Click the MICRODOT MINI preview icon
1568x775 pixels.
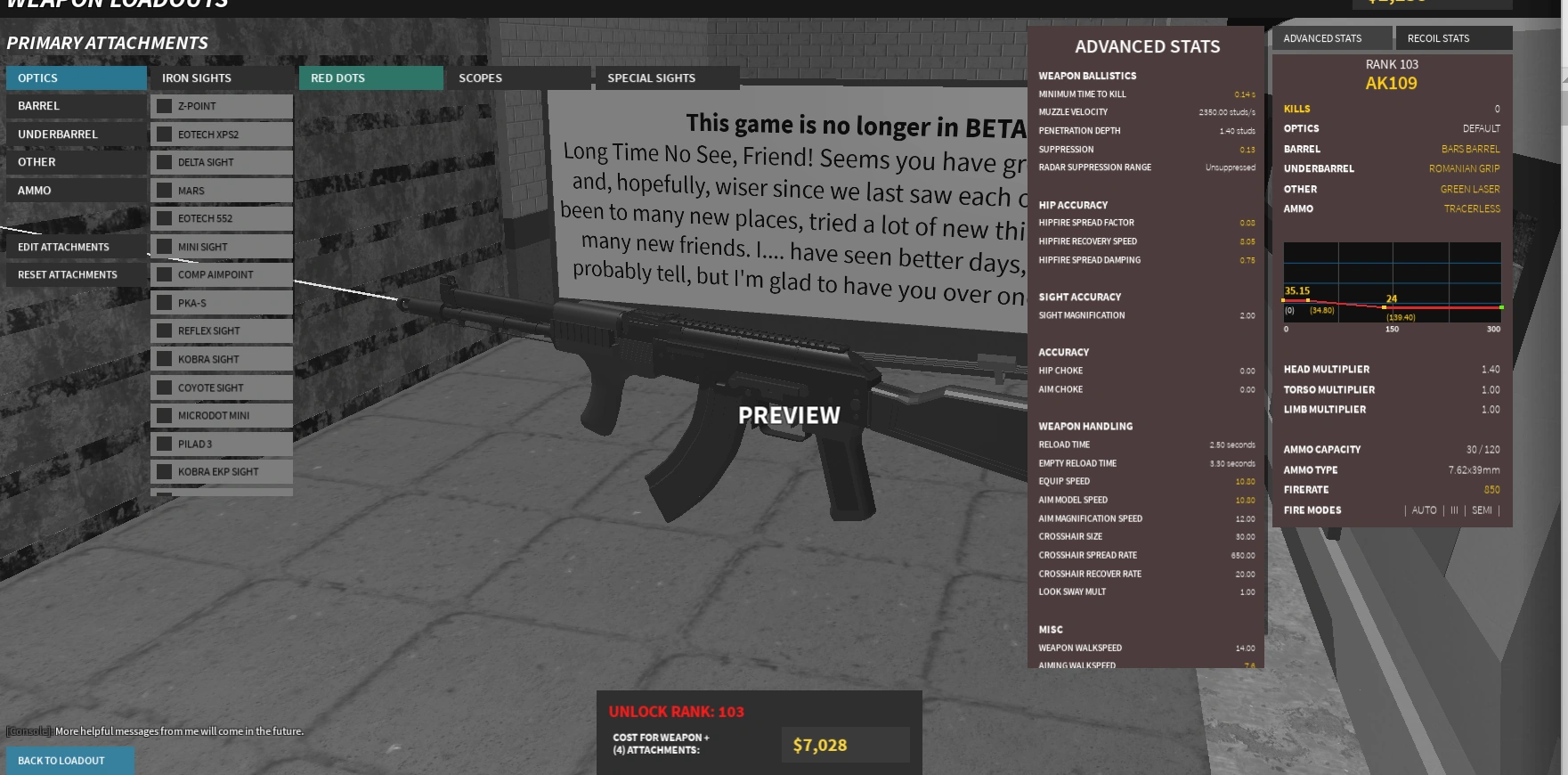(162, 415)
